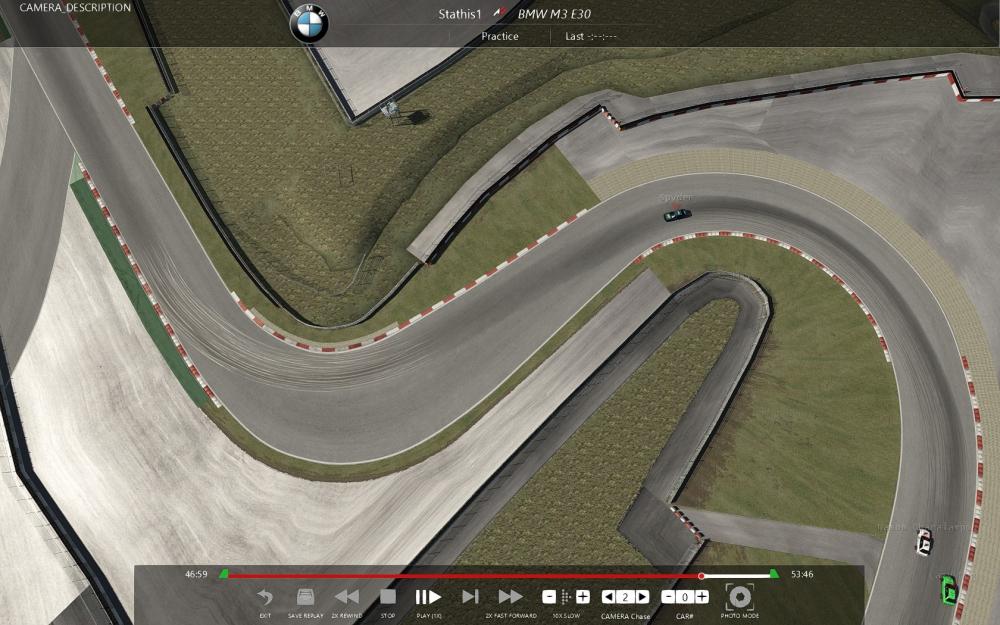
Task: Rewind the replay at 2x
Action: [x=347, y=598]
